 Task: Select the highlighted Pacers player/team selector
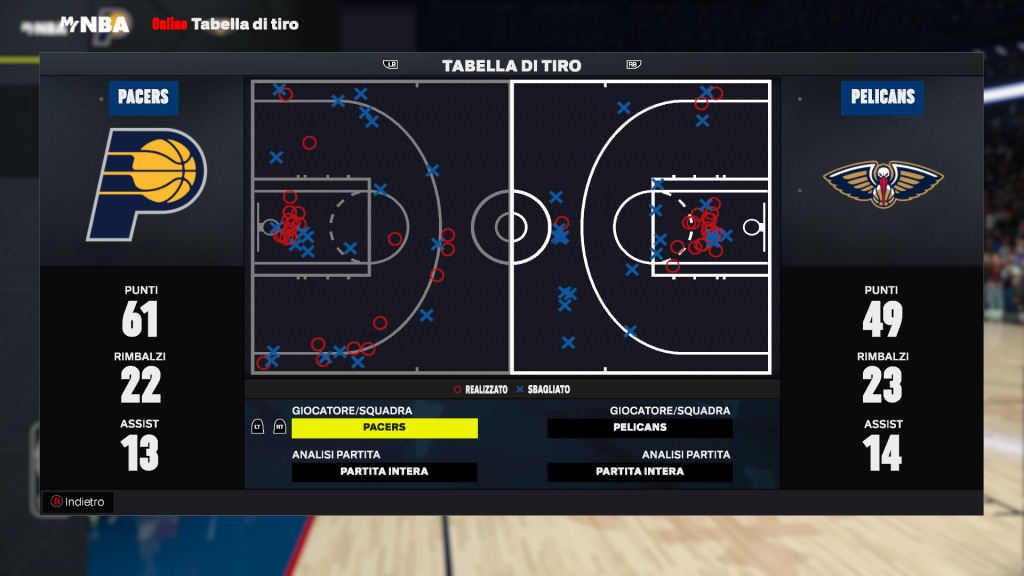(385, 428)
